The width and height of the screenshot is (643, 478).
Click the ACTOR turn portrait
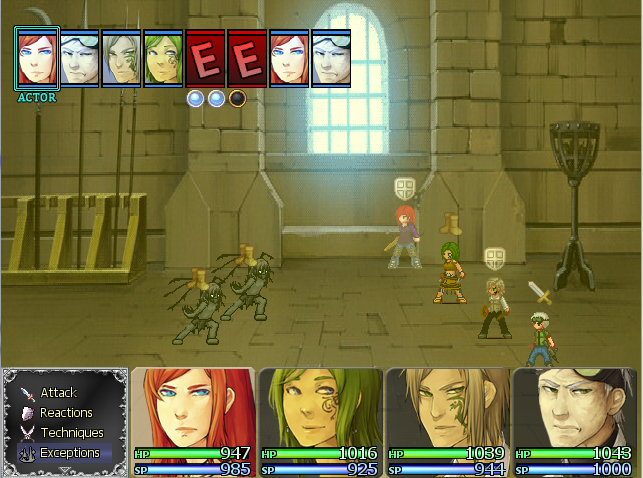pyautogui.click(x=37, y=57)
